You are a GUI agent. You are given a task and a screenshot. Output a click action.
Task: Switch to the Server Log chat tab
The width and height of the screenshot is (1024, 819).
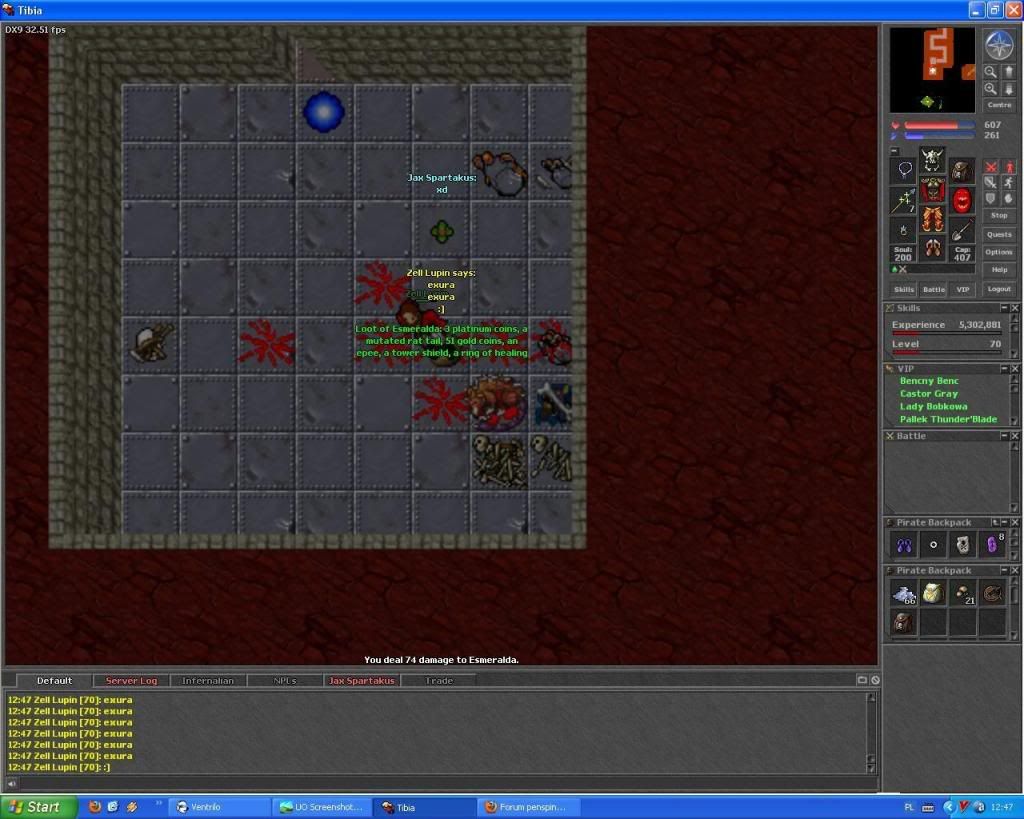(131, 681)
